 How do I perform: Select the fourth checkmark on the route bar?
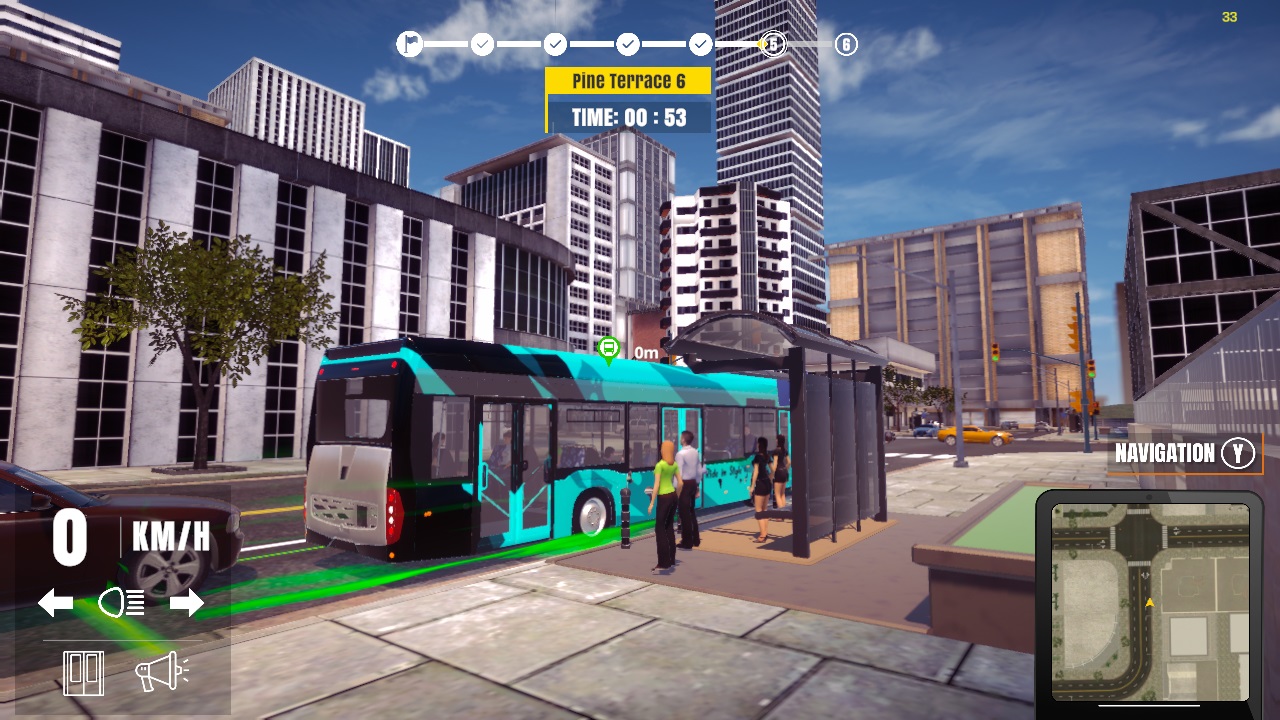[x=700, y=44]
